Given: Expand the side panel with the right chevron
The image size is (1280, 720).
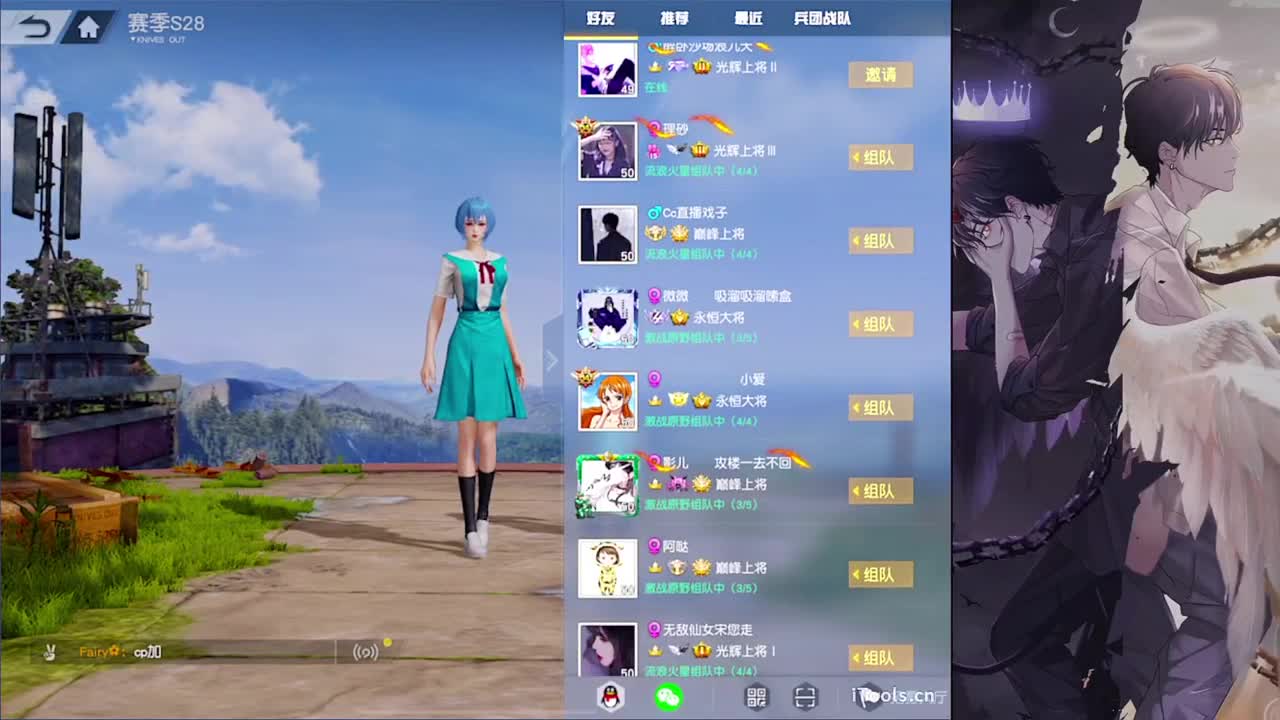Looking at the screenshot, I should point(551,361).
